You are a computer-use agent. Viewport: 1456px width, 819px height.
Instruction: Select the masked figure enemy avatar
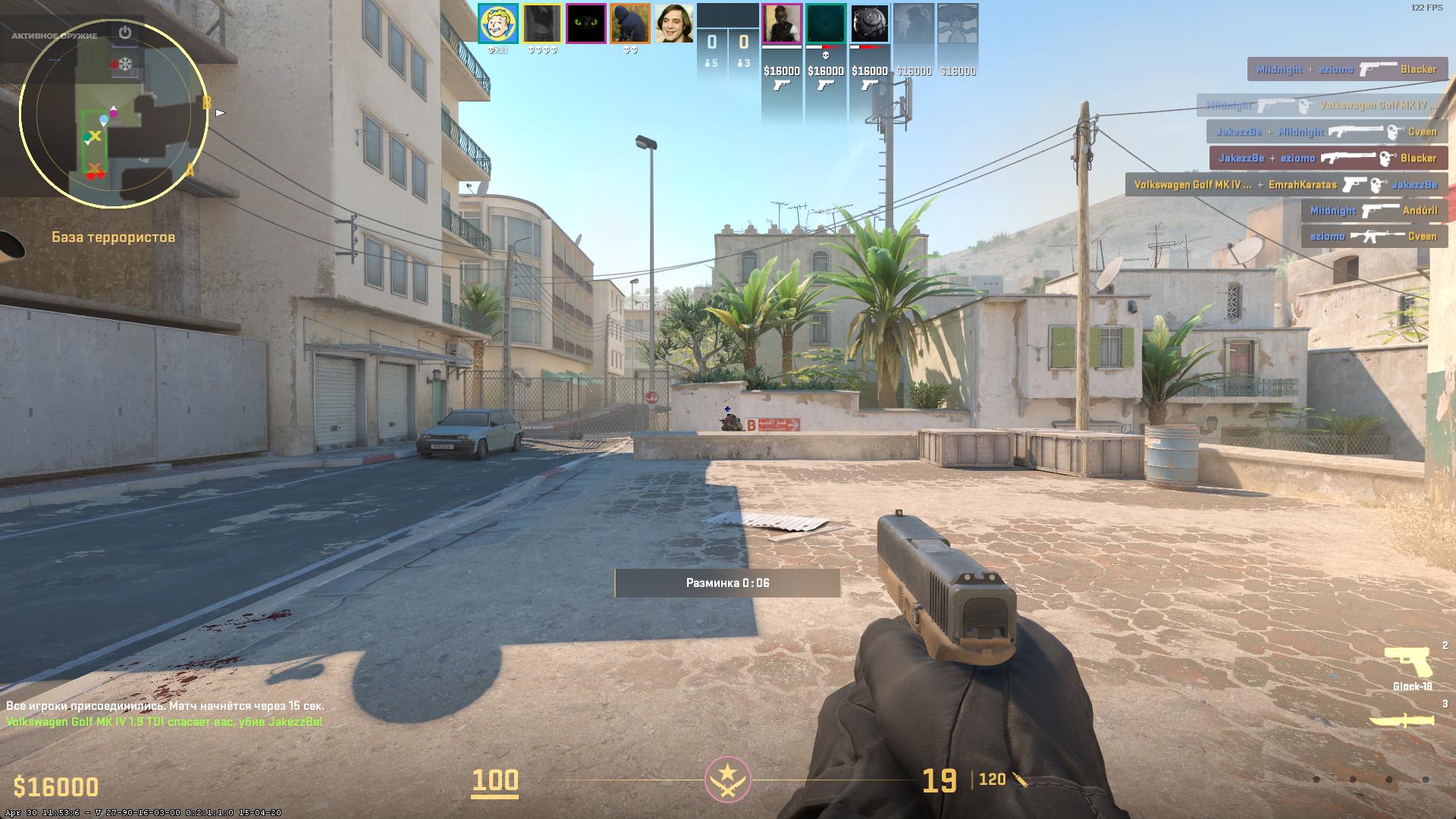(x=782, y=24)
